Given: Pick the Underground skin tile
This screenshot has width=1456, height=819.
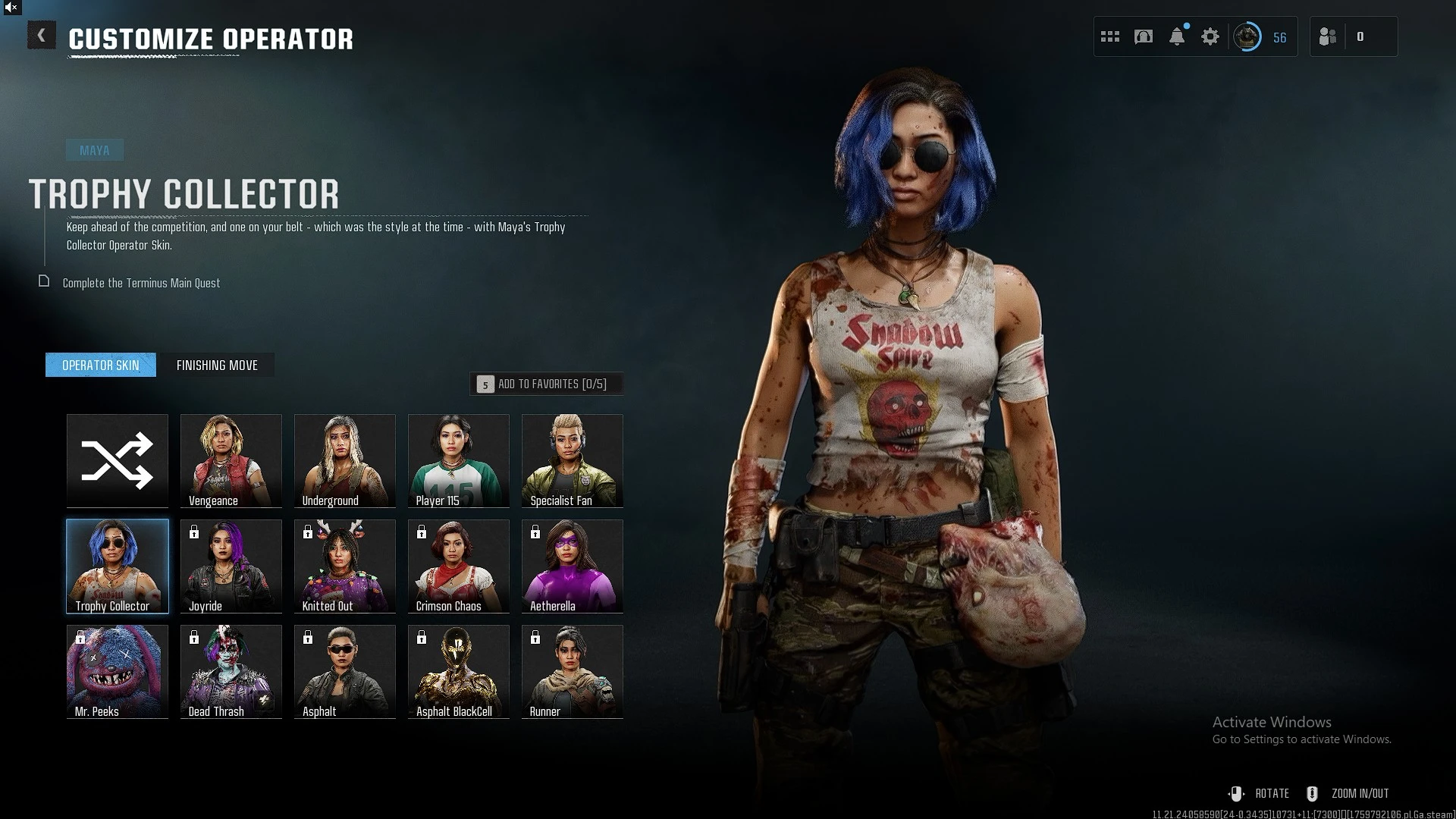Looking at the screenshot, I should coord(345,460).
